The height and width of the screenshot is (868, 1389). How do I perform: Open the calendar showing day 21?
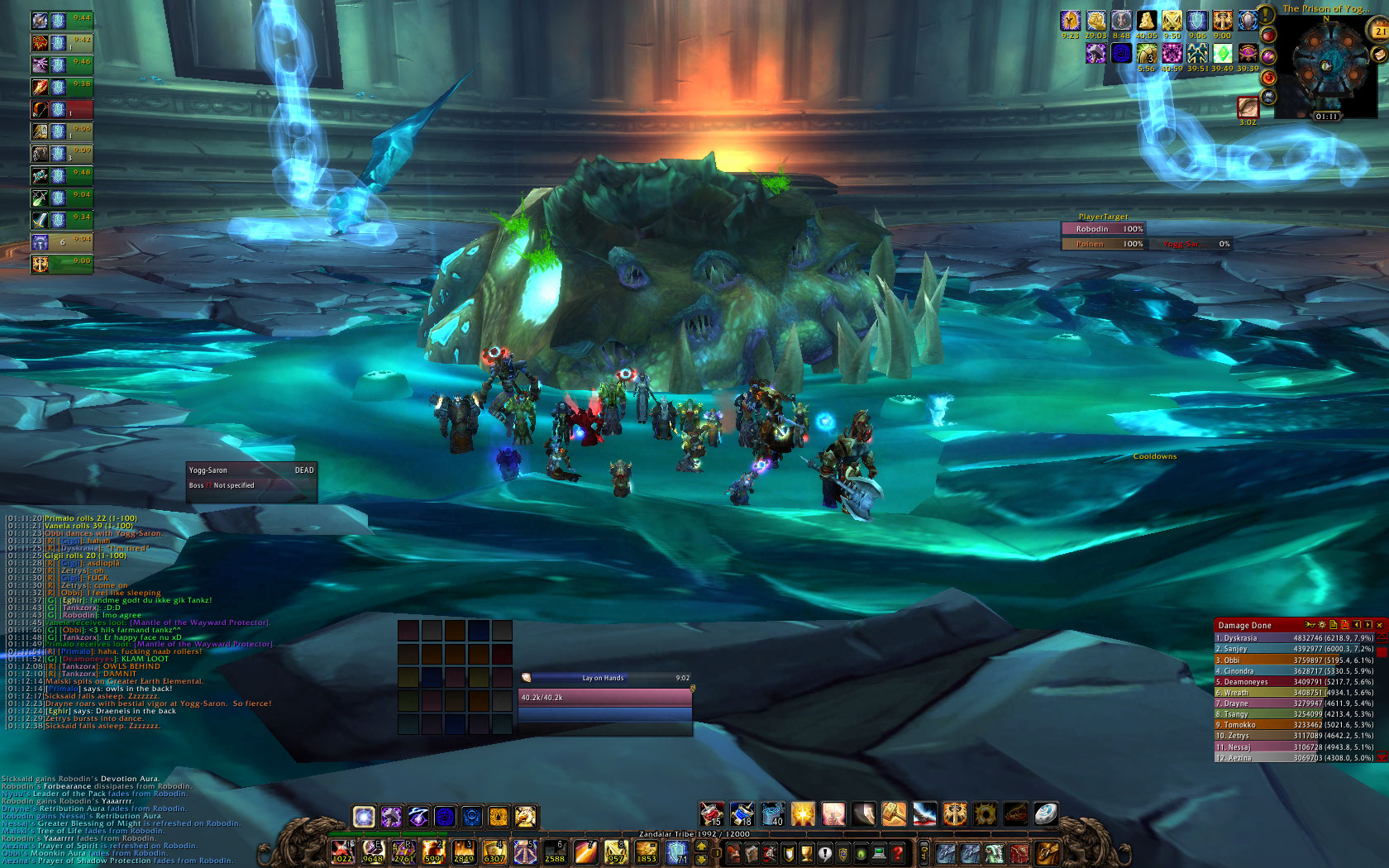point(1380,31)
